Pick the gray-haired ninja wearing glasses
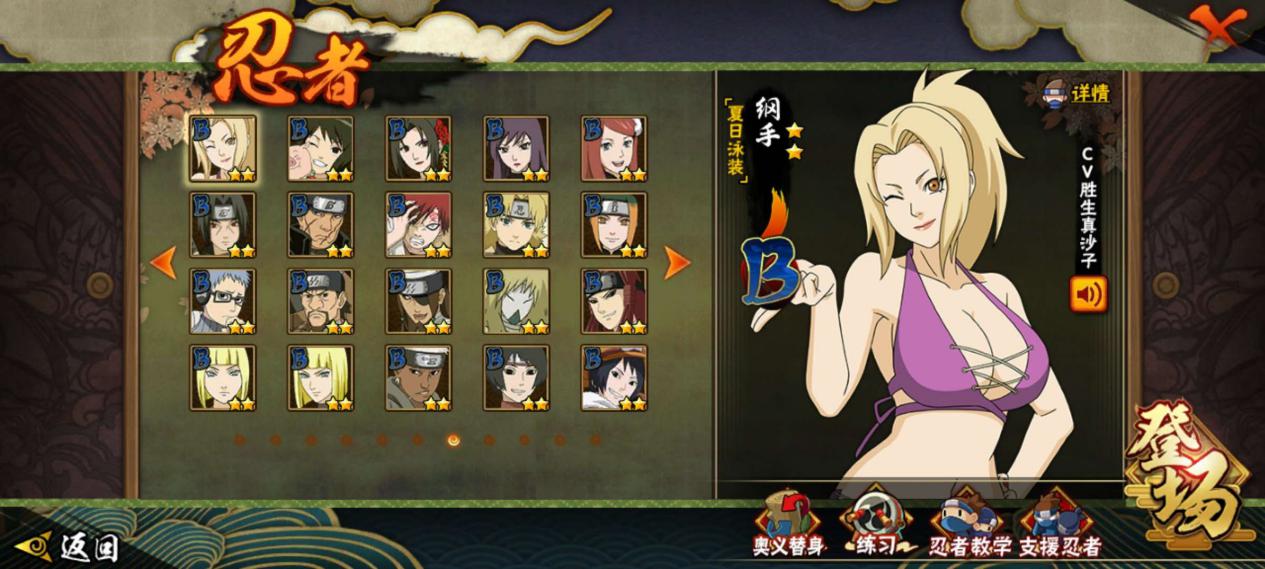The height and width of the screenshot is (569, 1265). click(x=222, y=301)
